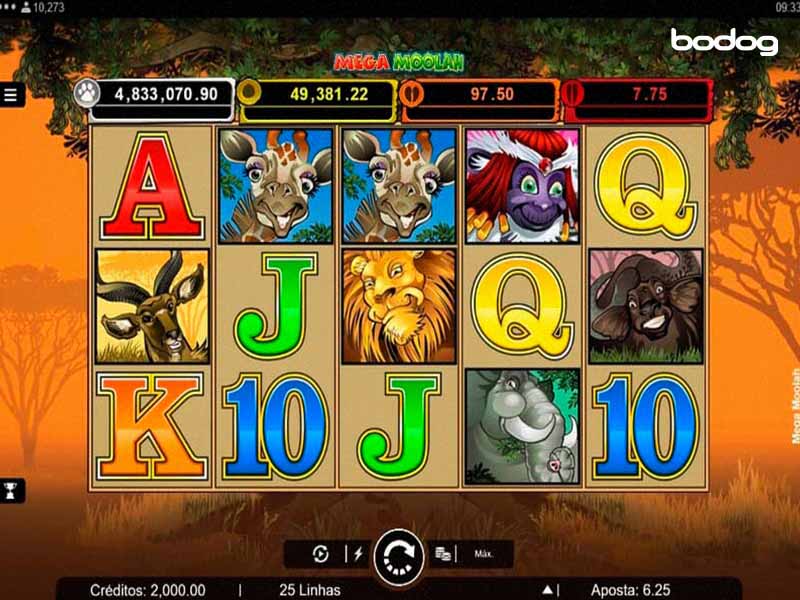The width and height of the screenshot is (800, 600).
Task: Expand the bet panel with the up arrow
Action: click(548, 589)
